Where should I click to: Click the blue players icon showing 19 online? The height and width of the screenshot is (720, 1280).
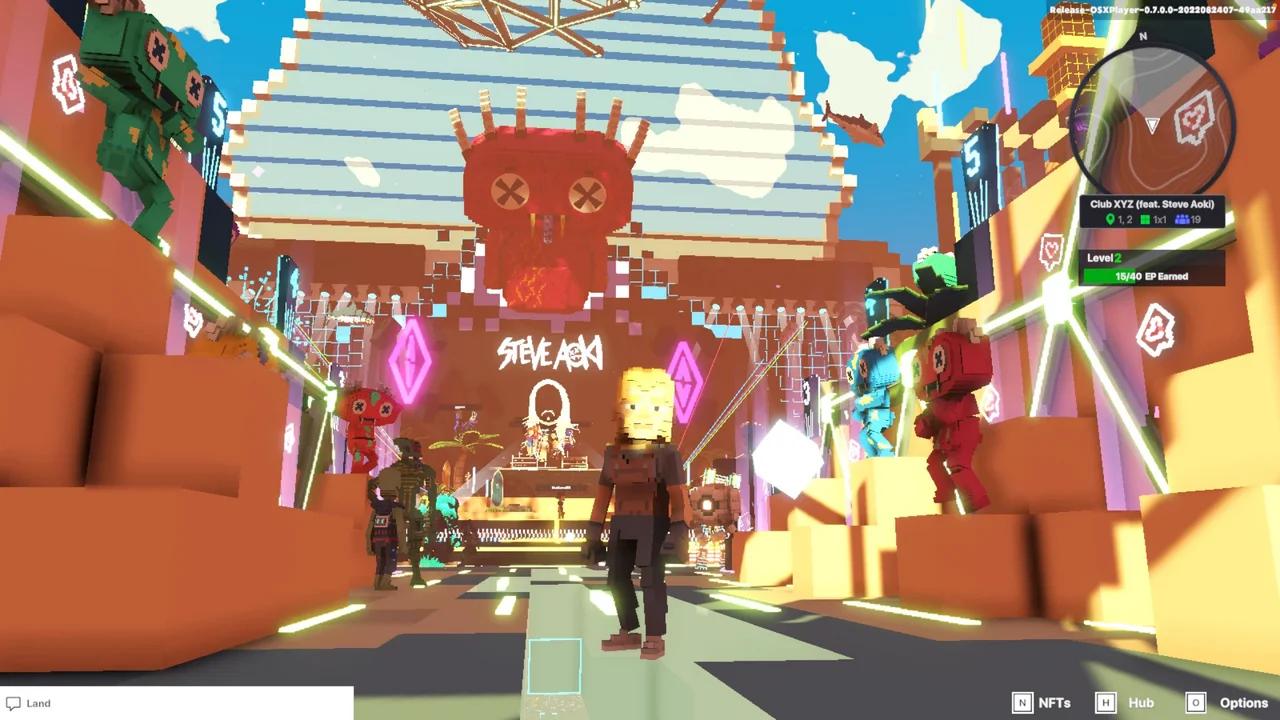pos(1182,219)
